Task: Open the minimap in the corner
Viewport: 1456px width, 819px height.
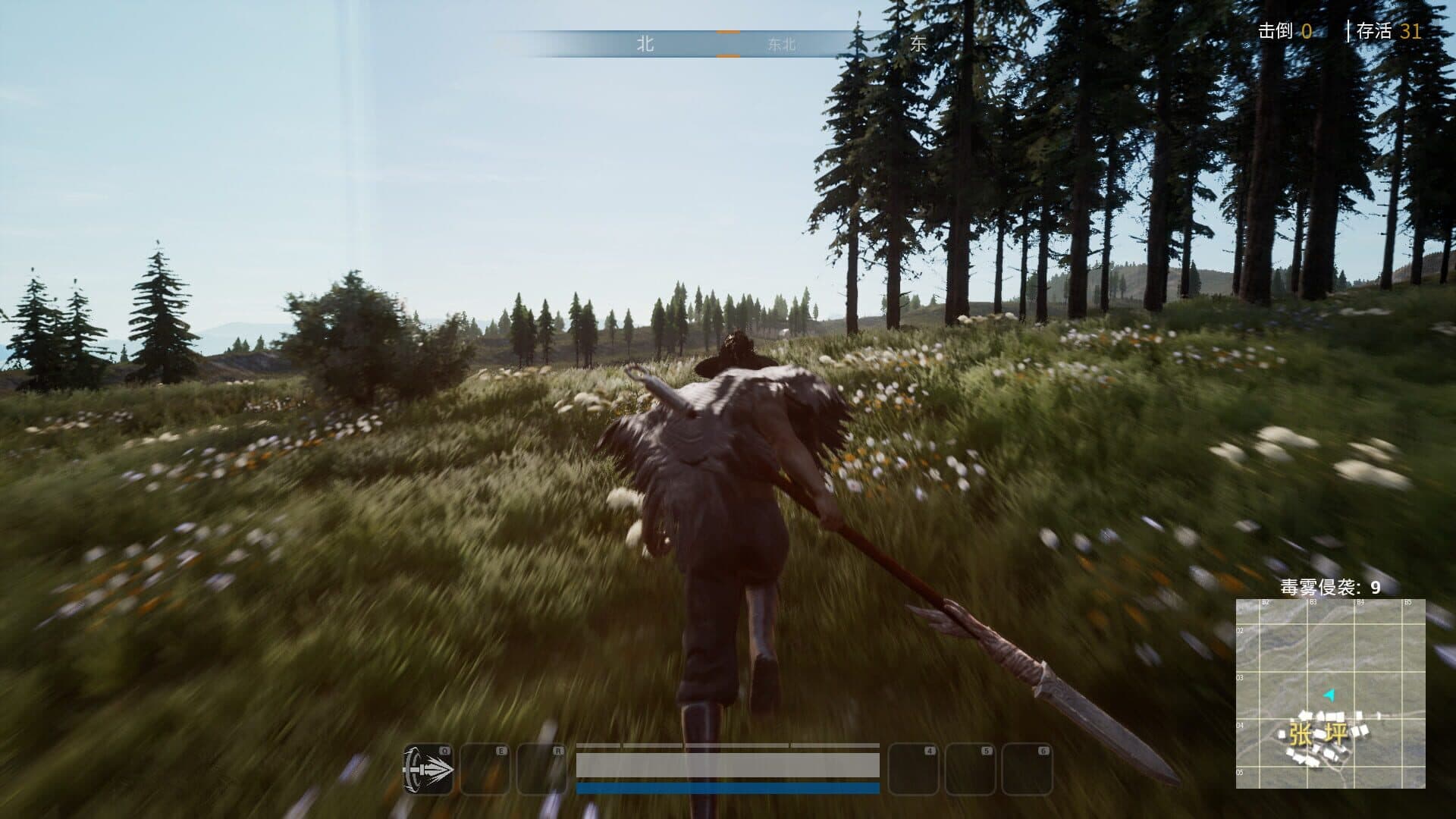Action: point(1330,693)
